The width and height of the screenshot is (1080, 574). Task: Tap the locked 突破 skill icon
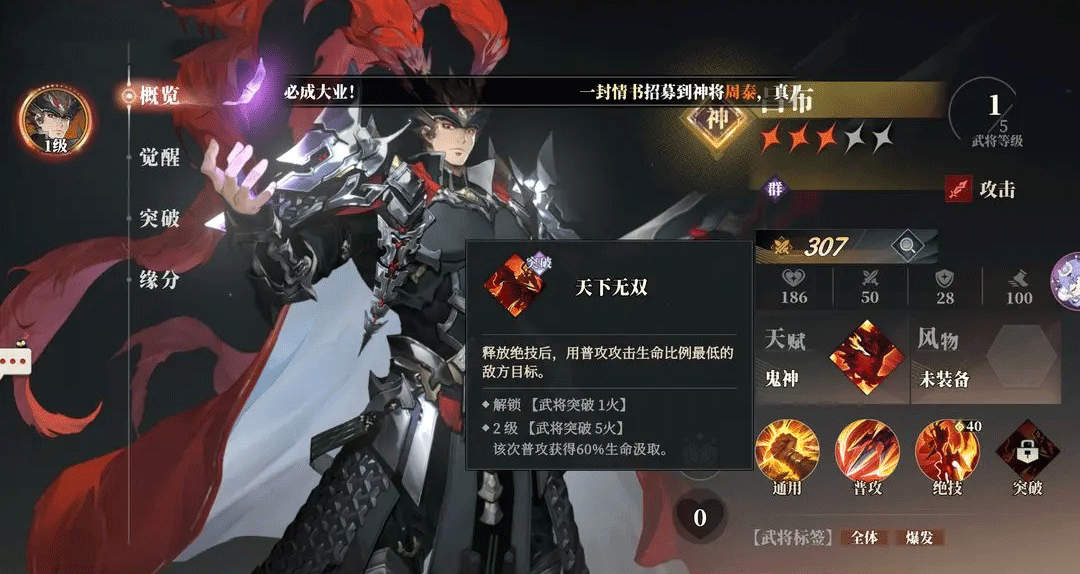pyautogui.click(x=1027, y=451)
